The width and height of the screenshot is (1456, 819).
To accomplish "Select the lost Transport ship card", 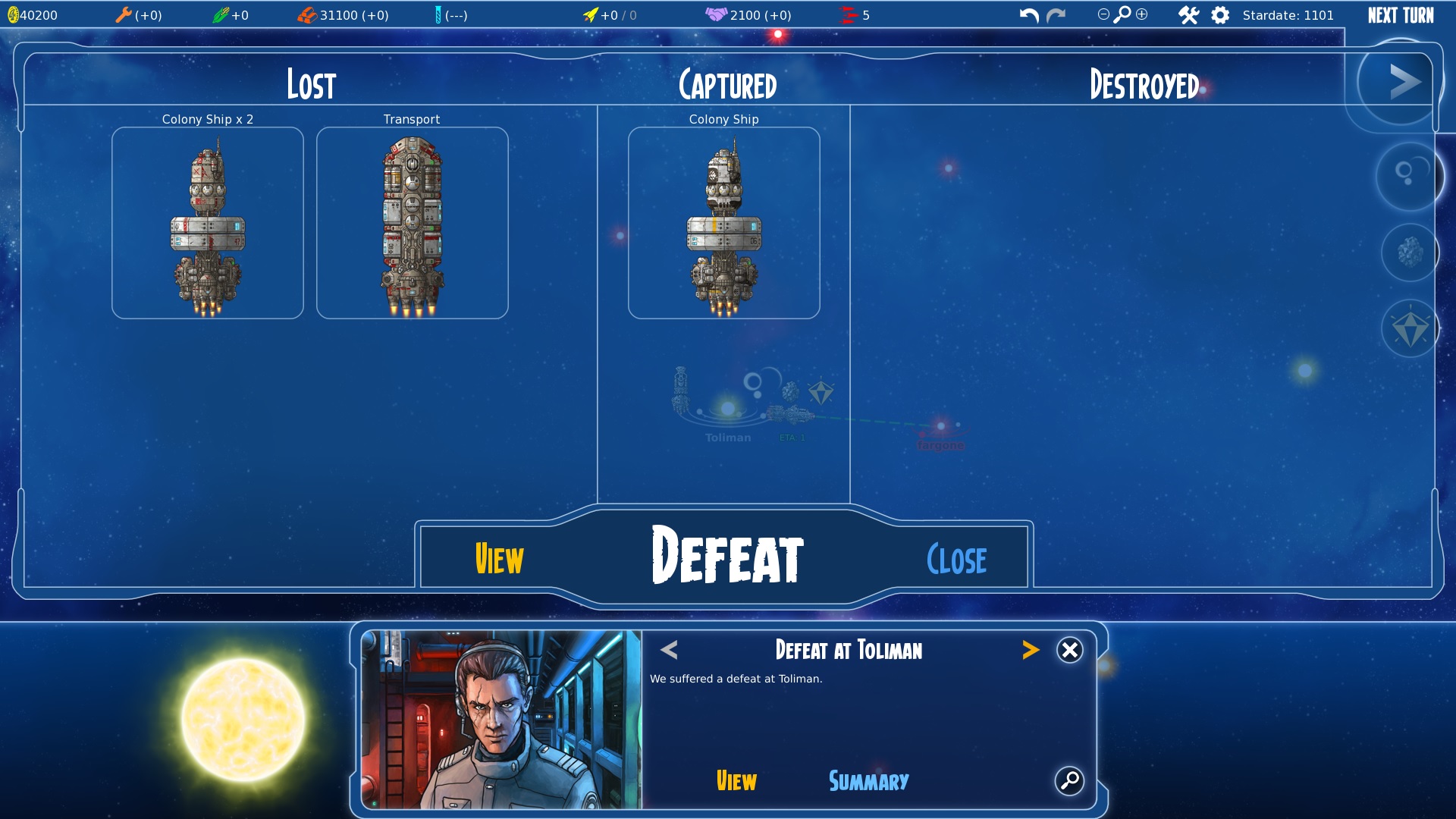I will [412, 223].
